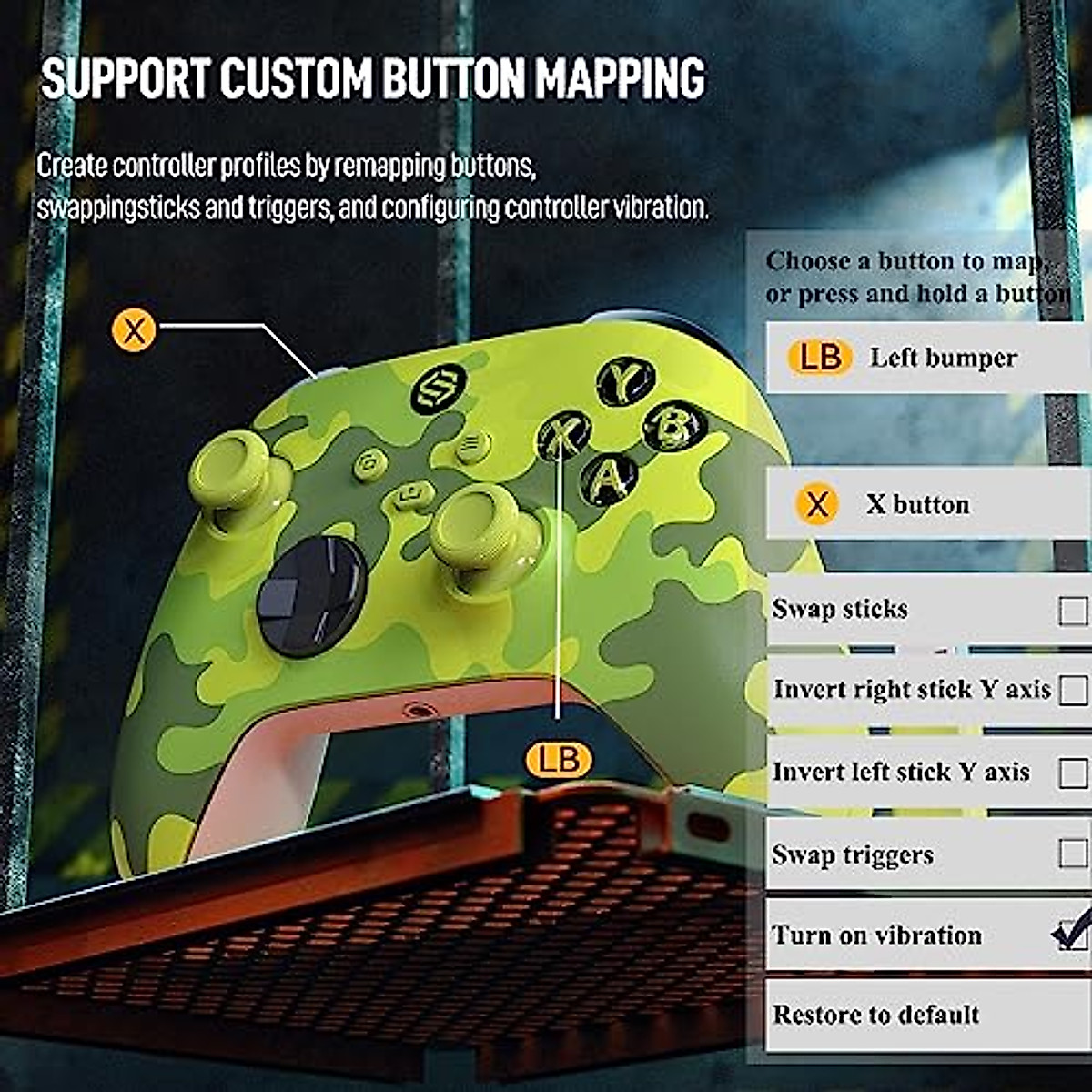Screen dimensions: 1092x1092
Task: Enable Invert right stick Y axis
Action: (1073, 690)
